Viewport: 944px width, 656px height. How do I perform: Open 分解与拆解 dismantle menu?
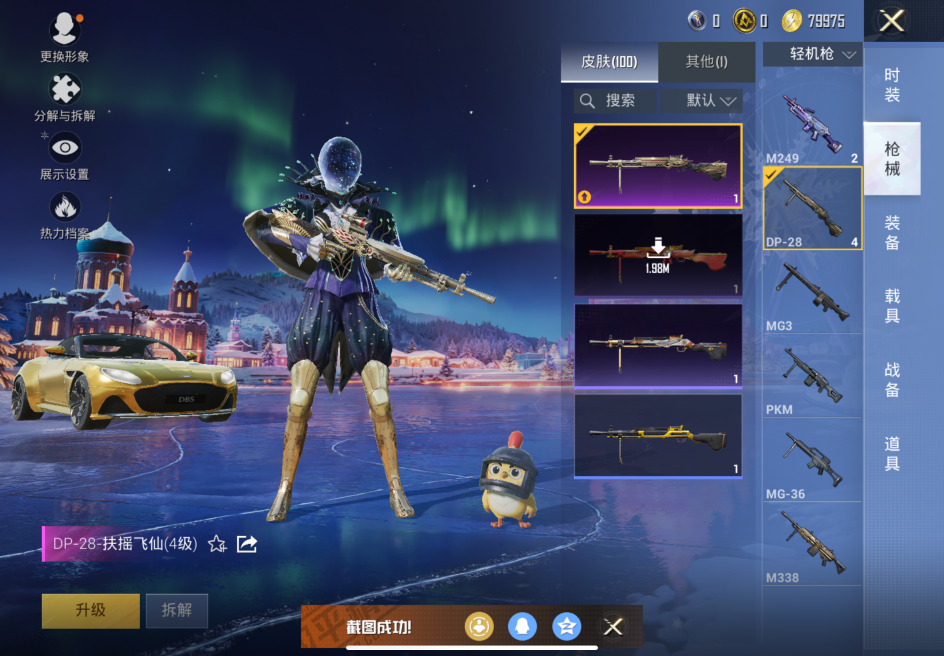tap(65, 96)
